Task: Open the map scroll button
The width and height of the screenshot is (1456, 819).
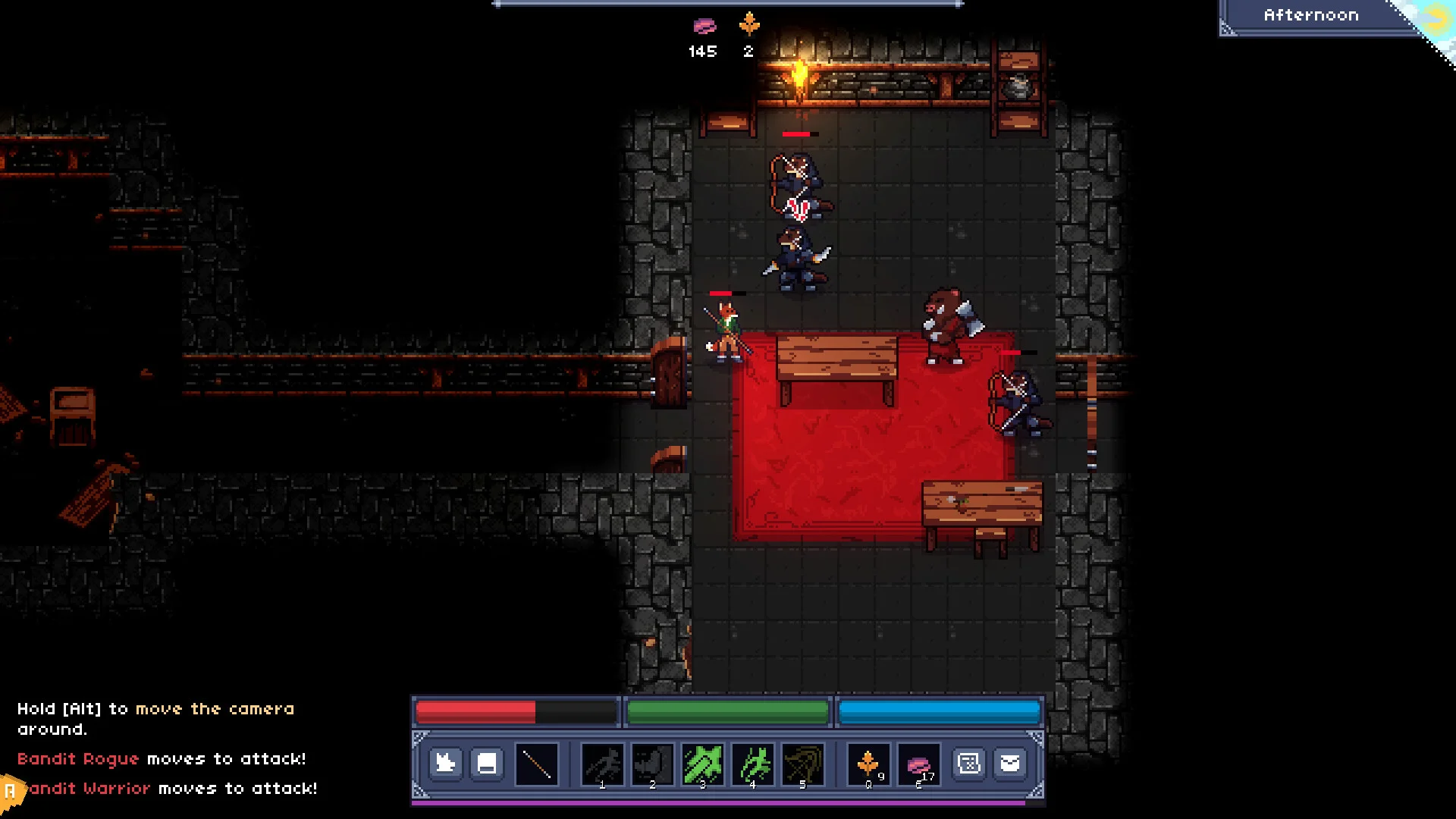Action: [969, 764]
